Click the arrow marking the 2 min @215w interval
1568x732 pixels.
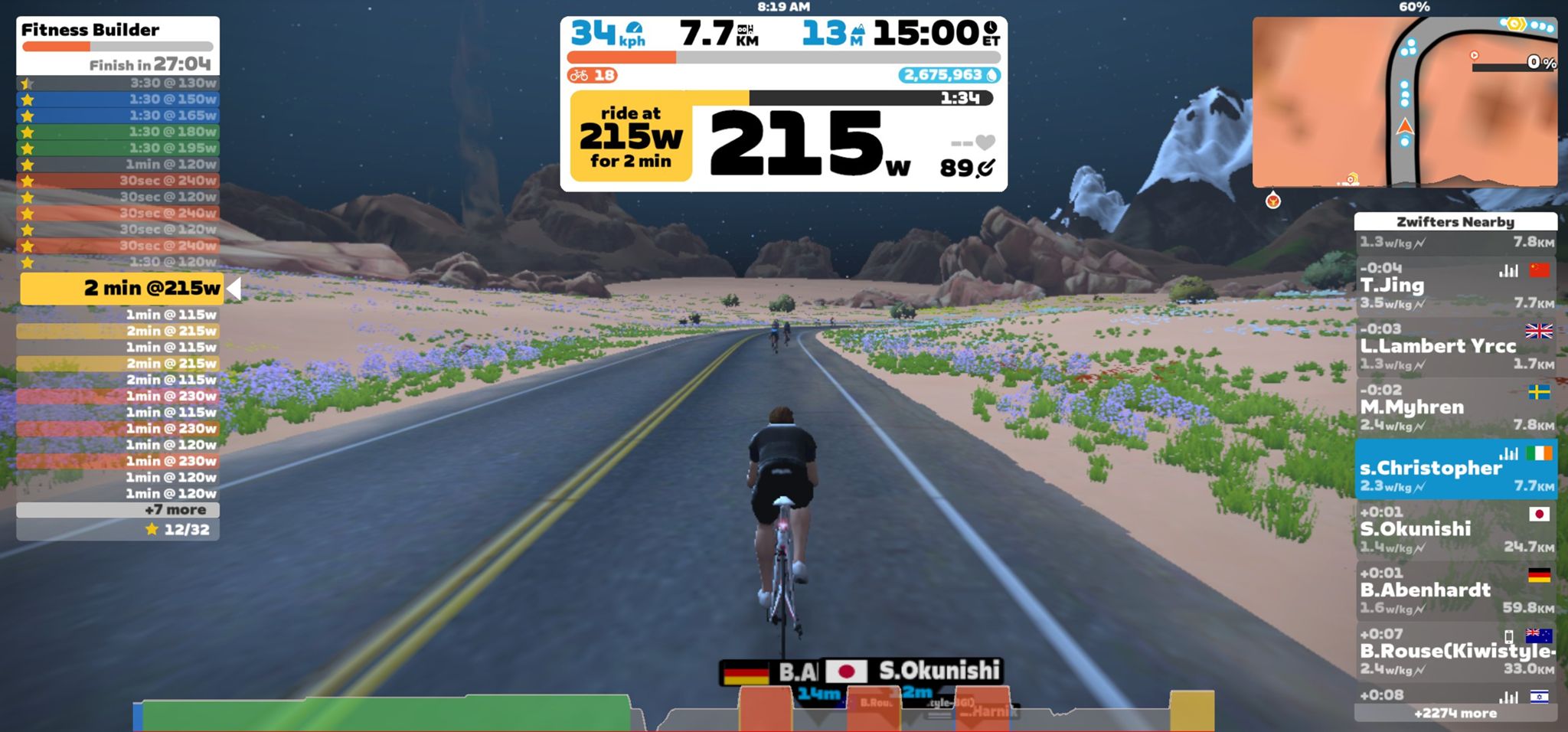[x=235, y=289]
